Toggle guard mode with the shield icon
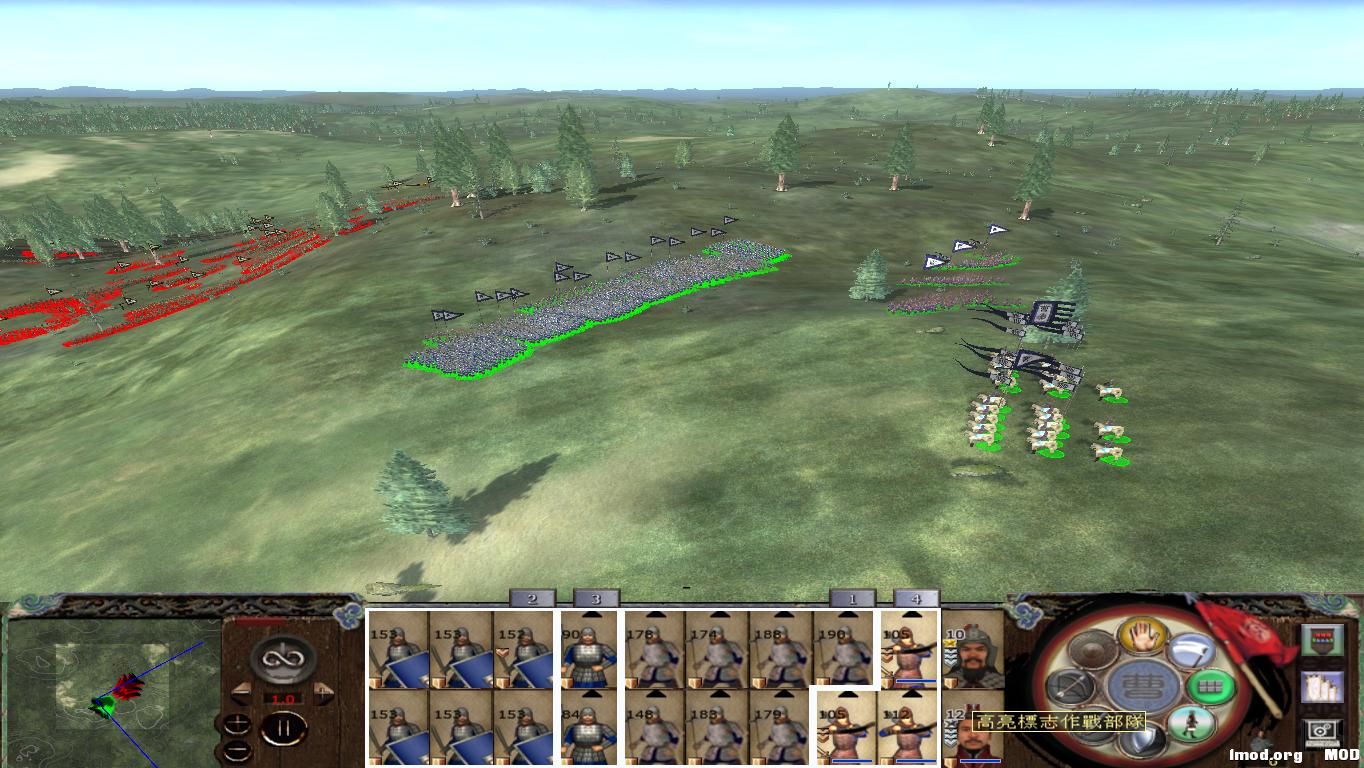This screenshot has width=1364, height=768. tap(1144, 739)
